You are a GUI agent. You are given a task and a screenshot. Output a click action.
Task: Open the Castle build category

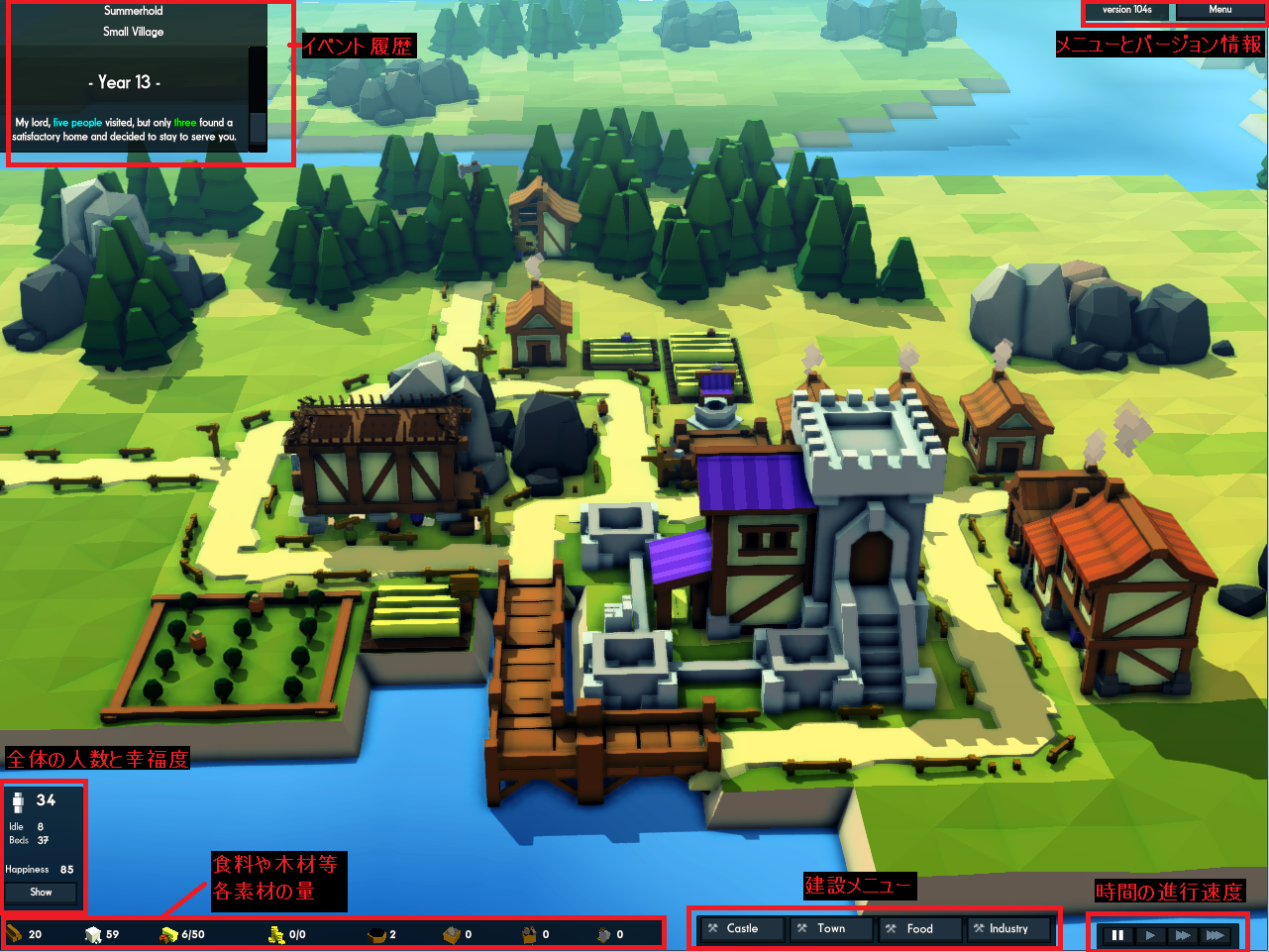pyautogui.click(x=741, y=929)
